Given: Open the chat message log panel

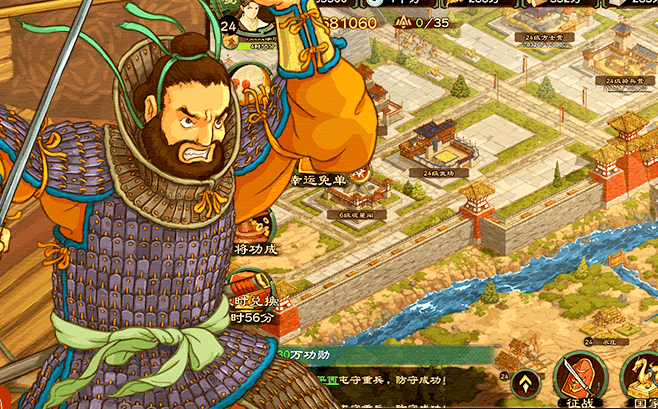Looking at the screenshot, I should click(400, 383).
